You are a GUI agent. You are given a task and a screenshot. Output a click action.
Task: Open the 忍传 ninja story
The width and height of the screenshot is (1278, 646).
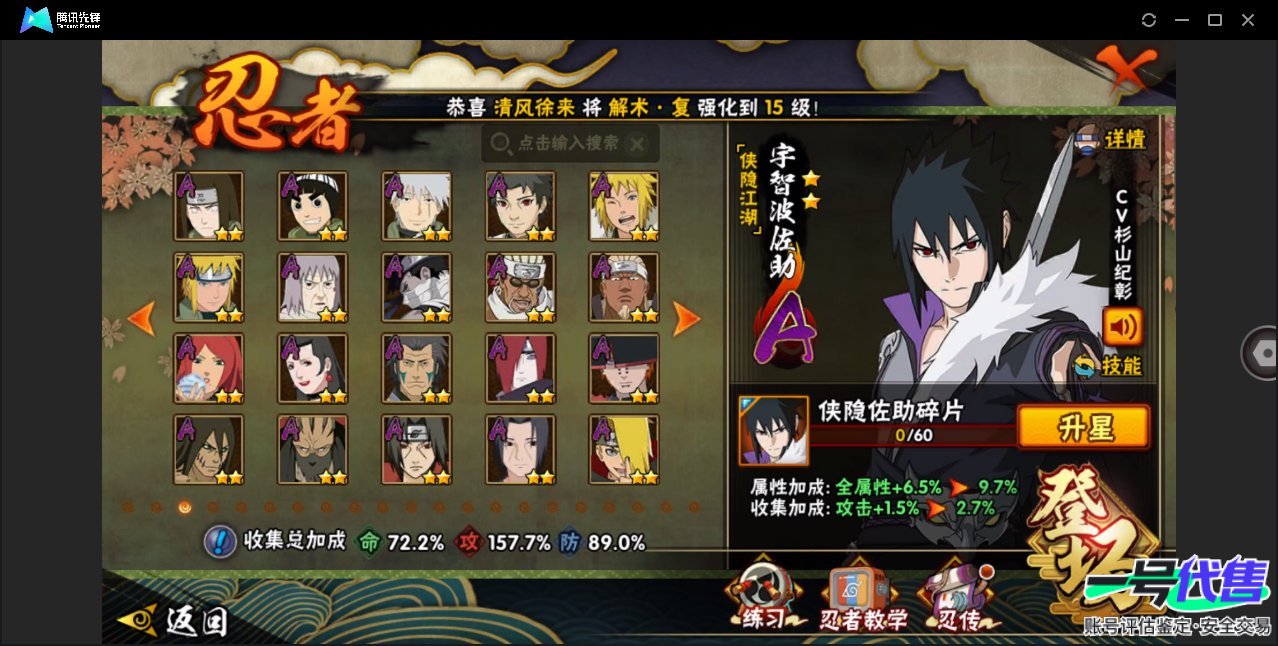click(957, 600)
